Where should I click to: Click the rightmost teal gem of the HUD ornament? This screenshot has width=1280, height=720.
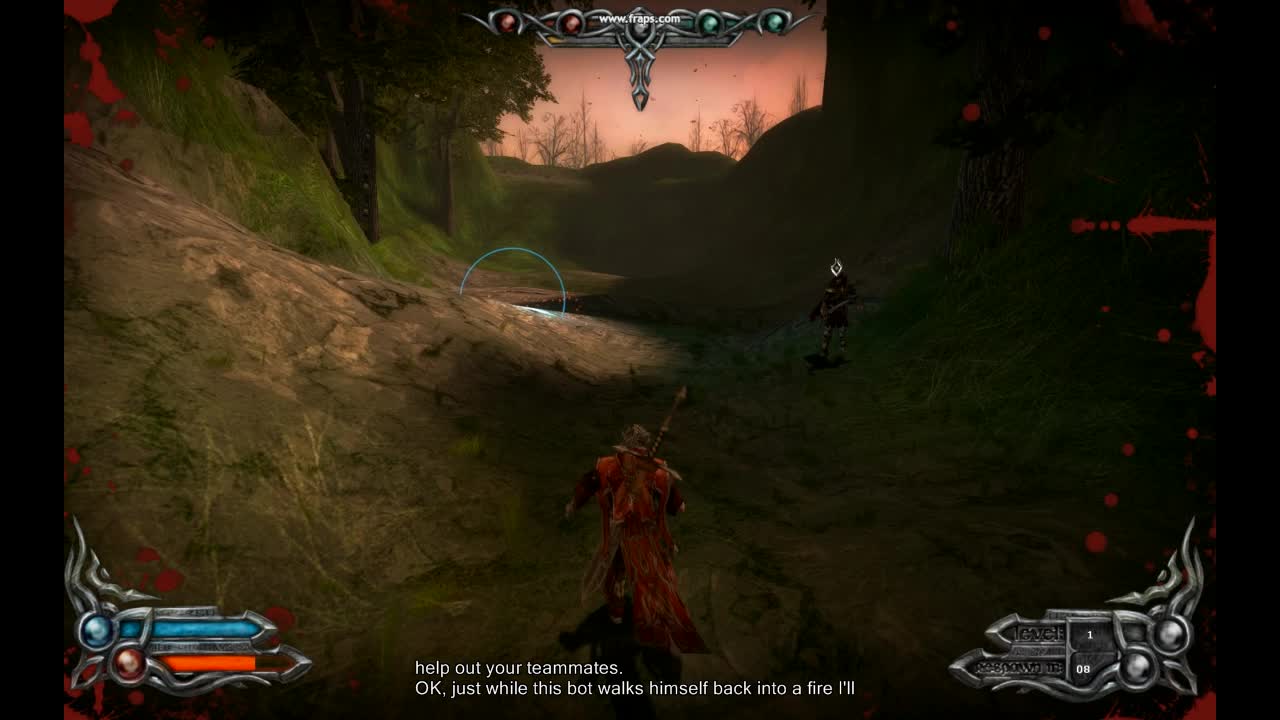click(774, 20)
